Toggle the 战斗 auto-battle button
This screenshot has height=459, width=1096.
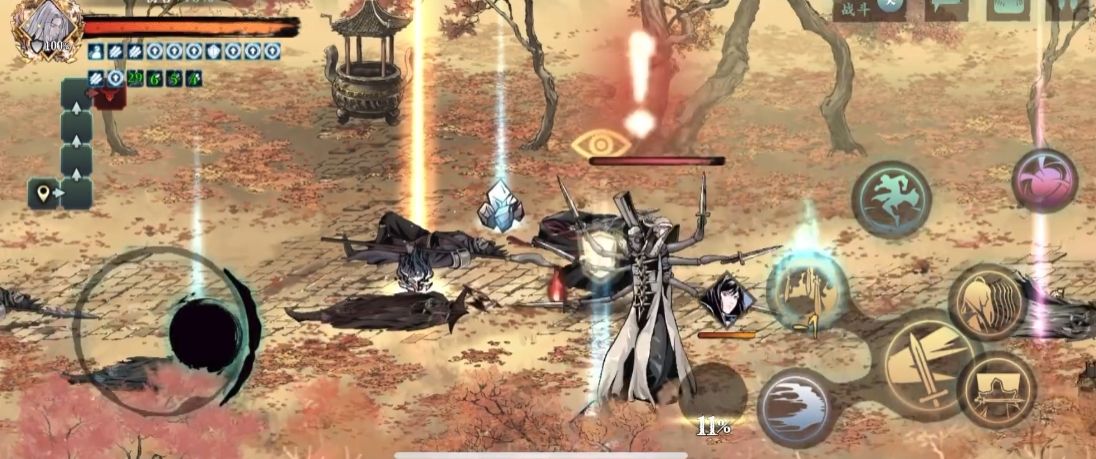click(x=869, y=8)
